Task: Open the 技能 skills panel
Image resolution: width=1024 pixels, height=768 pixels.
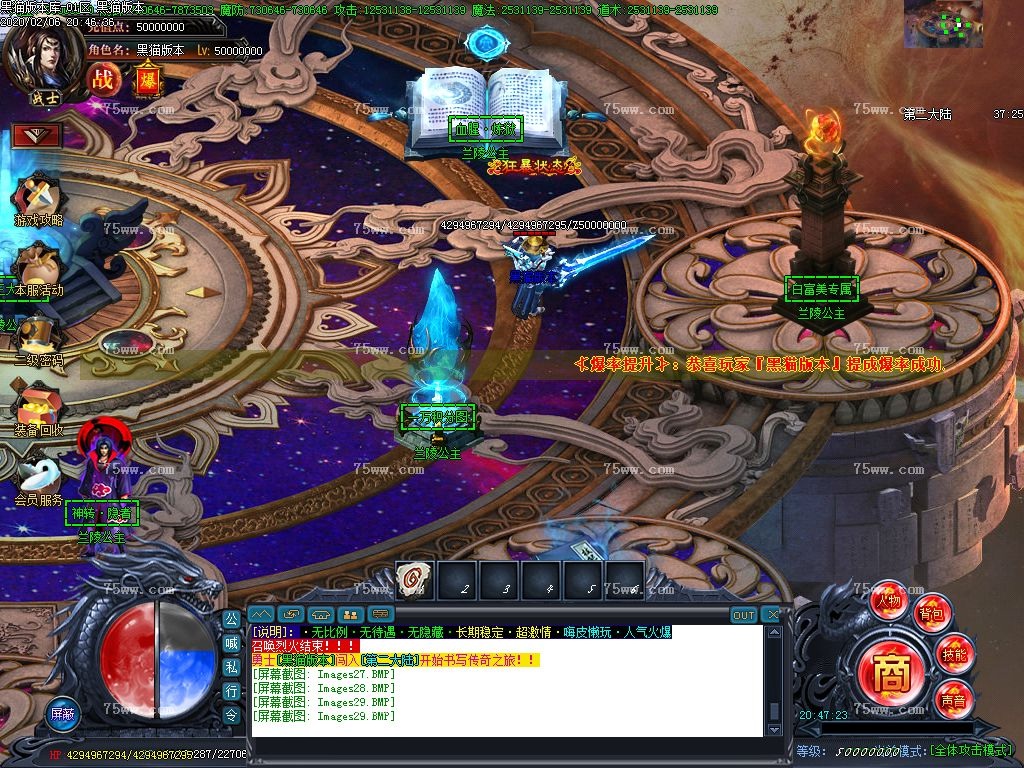Action: pos(953,655)
